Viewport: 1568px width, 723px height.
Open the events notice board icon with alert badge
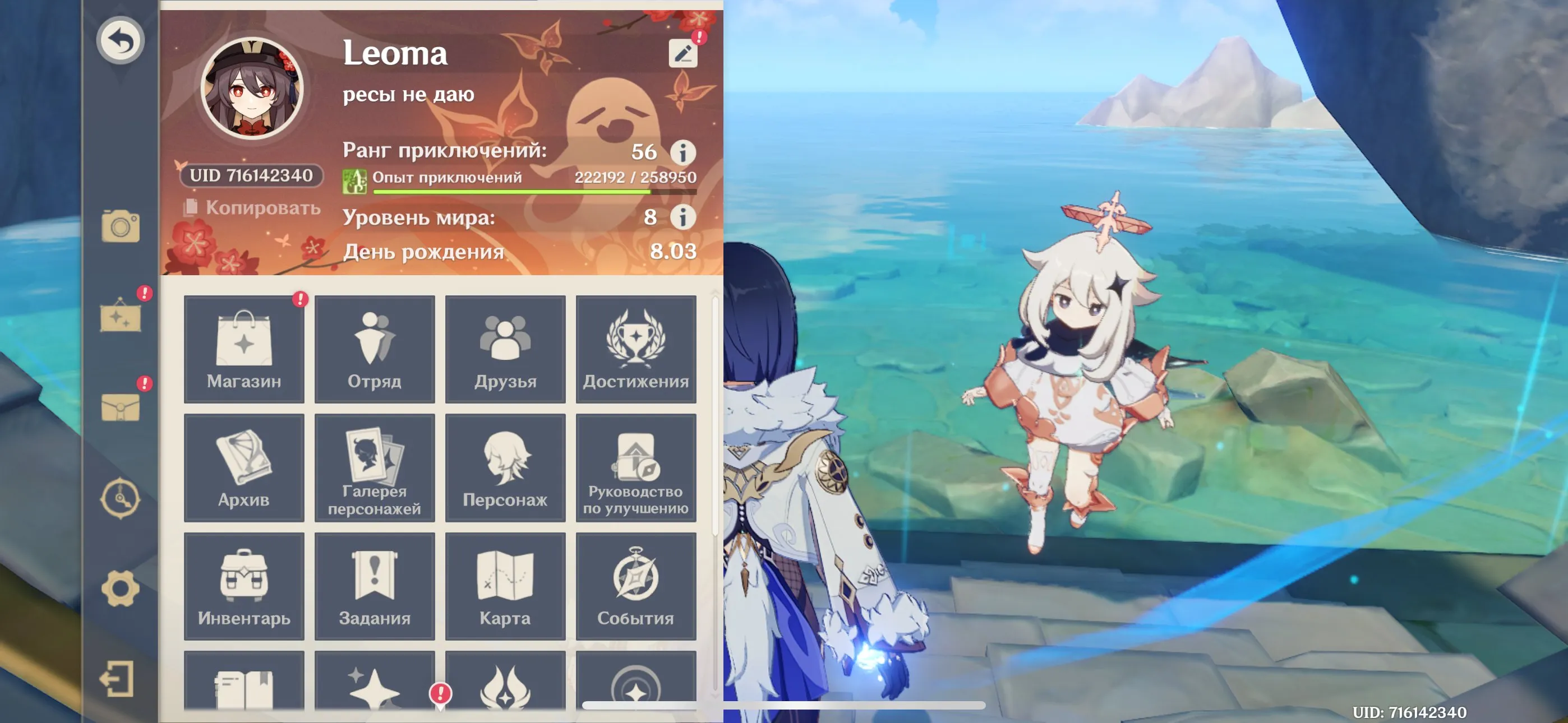tap(122, 317)
